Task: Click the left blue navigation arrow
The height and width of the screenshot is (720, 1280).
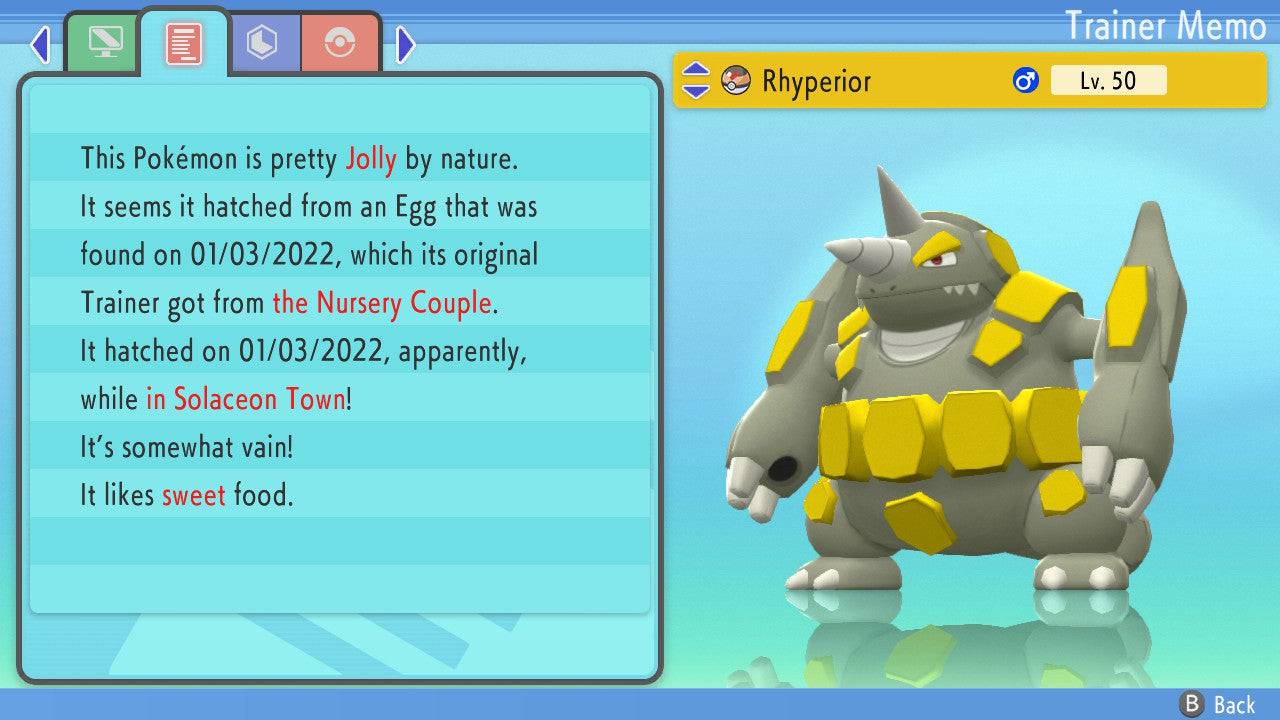Action: (x=40, y=45)
